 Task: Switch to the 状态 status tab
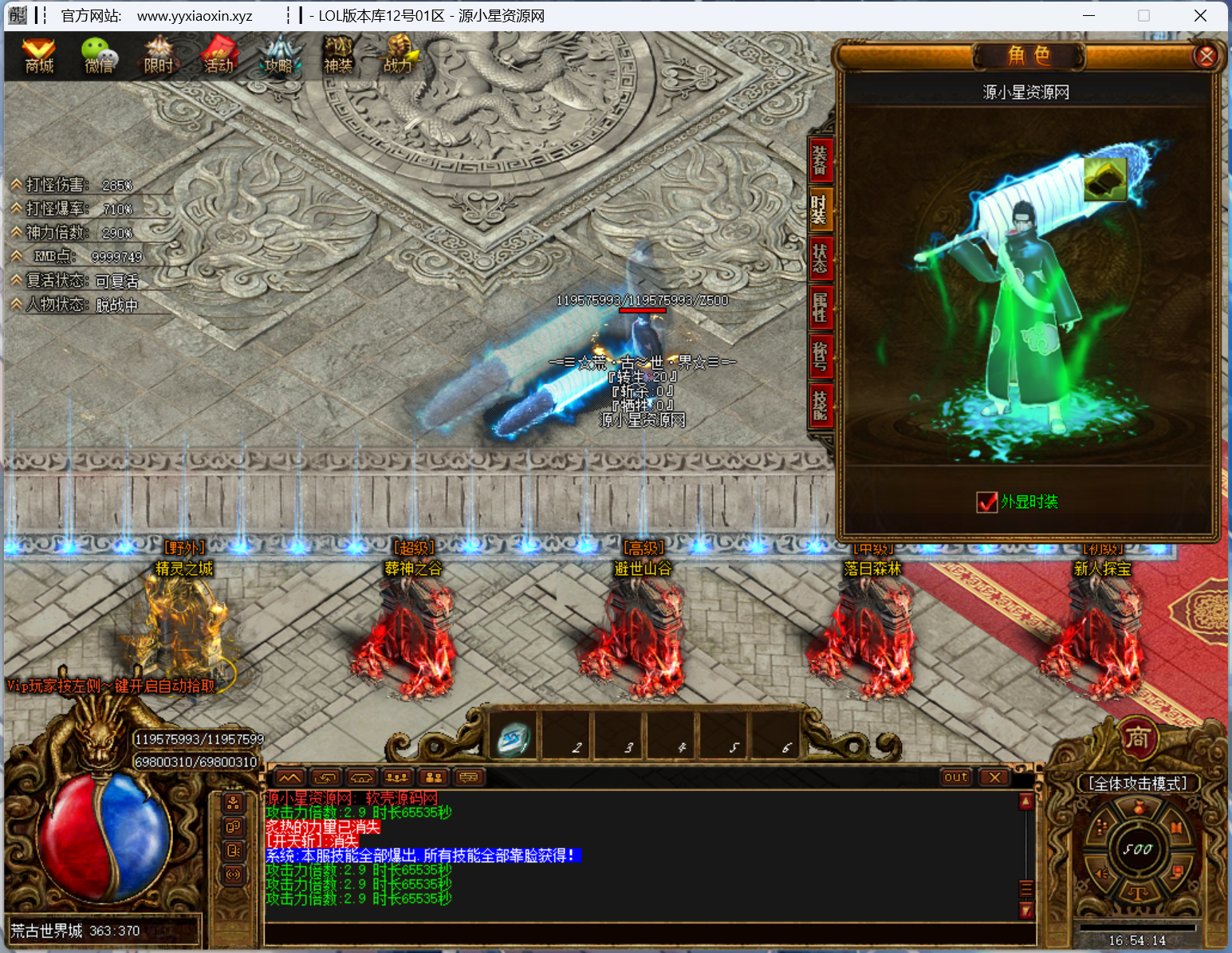(820, 258)
